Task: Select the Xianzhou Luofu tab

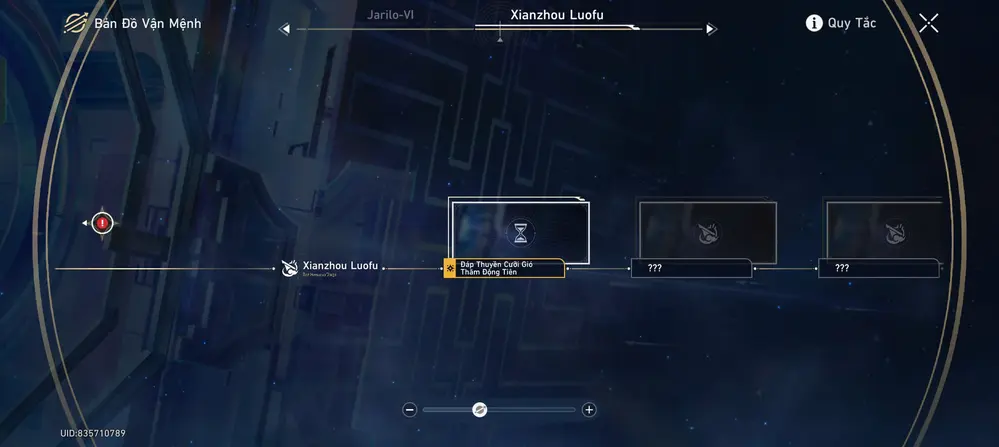Action: tap(556, 15)
